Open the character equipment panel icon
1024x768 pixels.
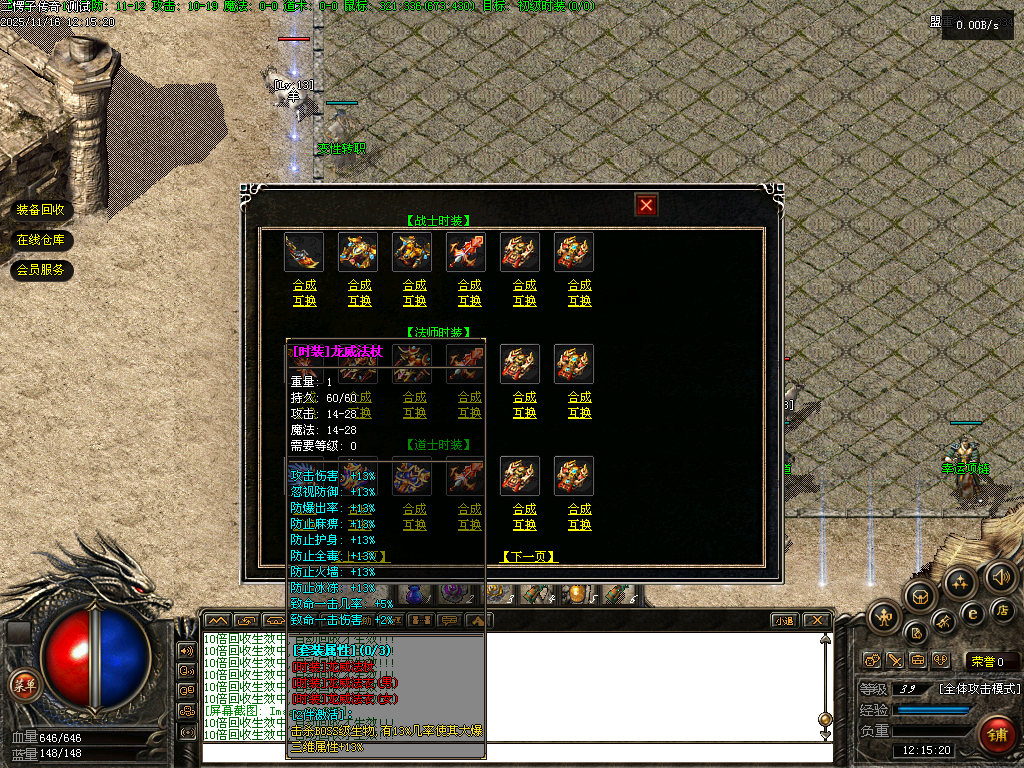886,617
